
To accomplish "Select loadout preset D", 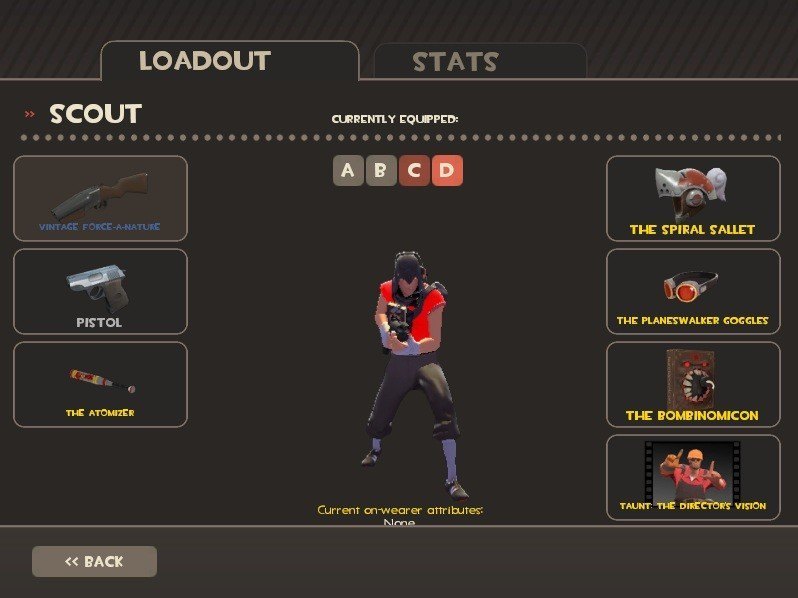I will (447, 171).
